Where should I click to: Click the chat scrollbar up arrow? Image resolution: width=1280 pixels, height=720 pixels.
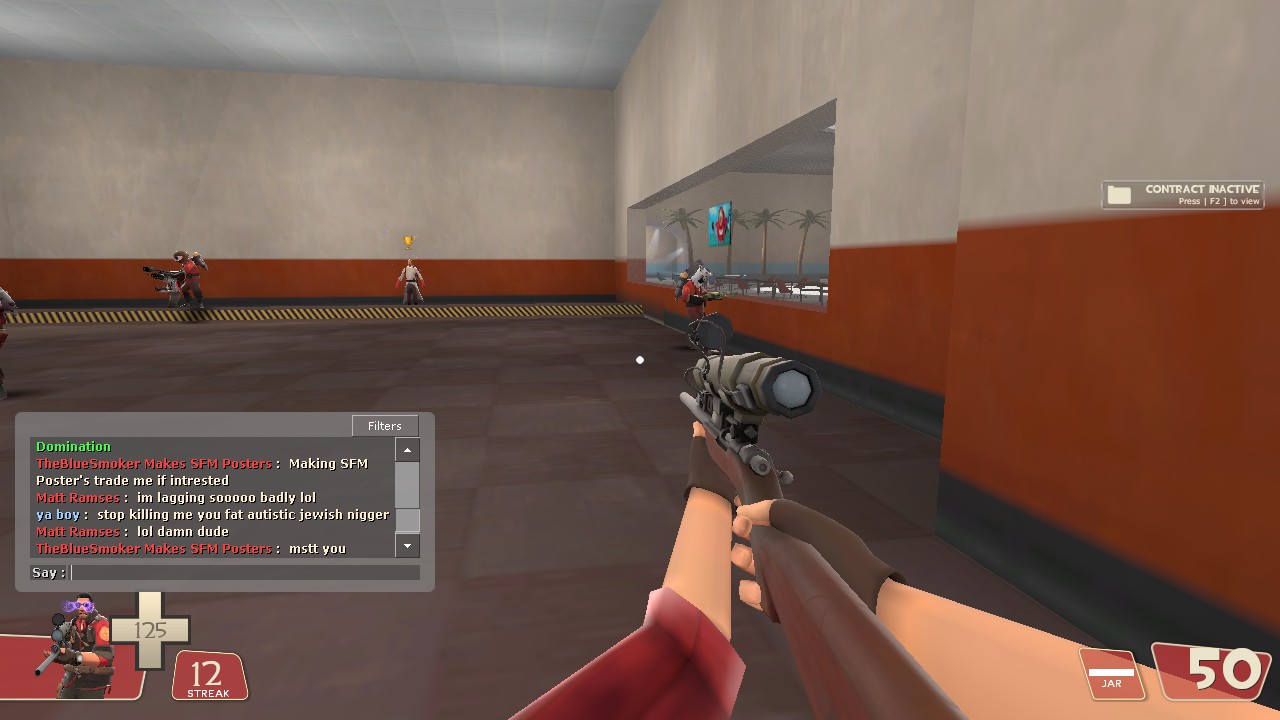(x=407, y=451)
